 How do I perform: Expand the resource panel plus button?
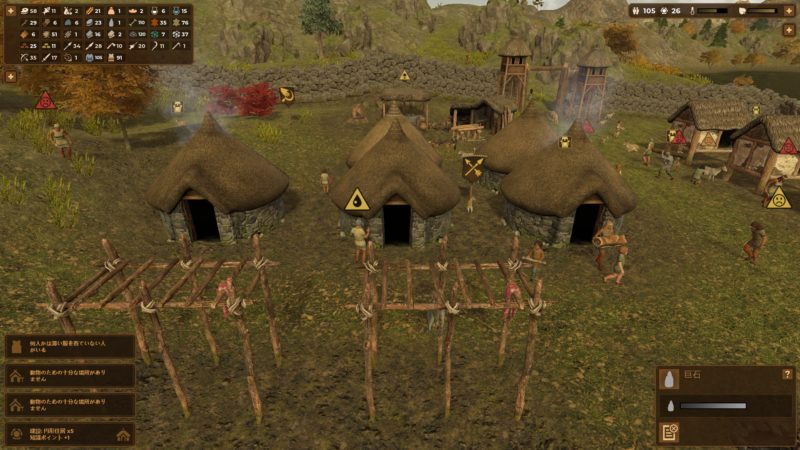pos(10,75)
